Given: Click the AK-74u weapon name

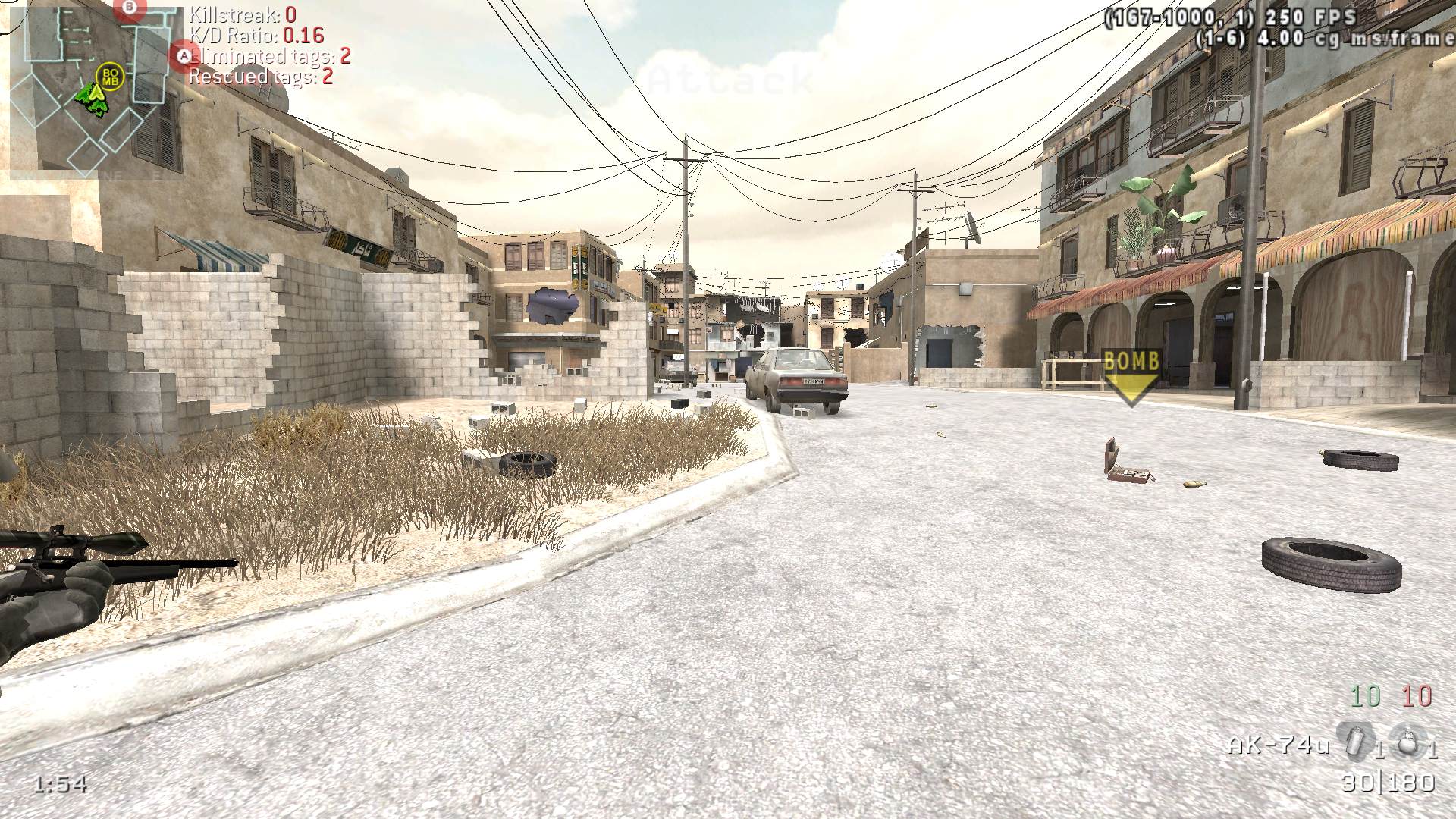Looking at the screenshot, I should point(1279,745).
